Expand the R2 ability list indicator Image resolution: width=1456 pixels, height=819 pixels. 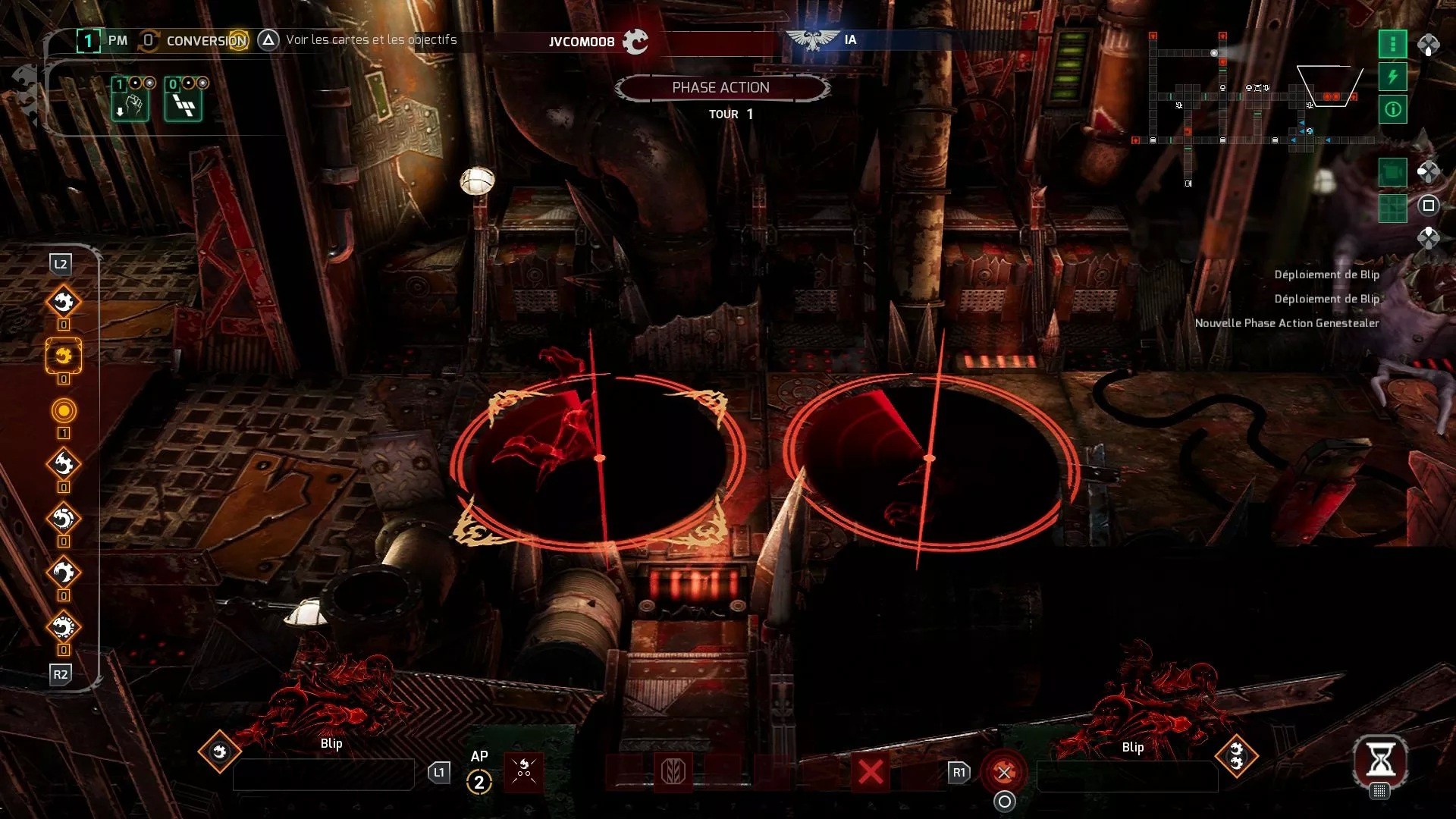point(61,675)
